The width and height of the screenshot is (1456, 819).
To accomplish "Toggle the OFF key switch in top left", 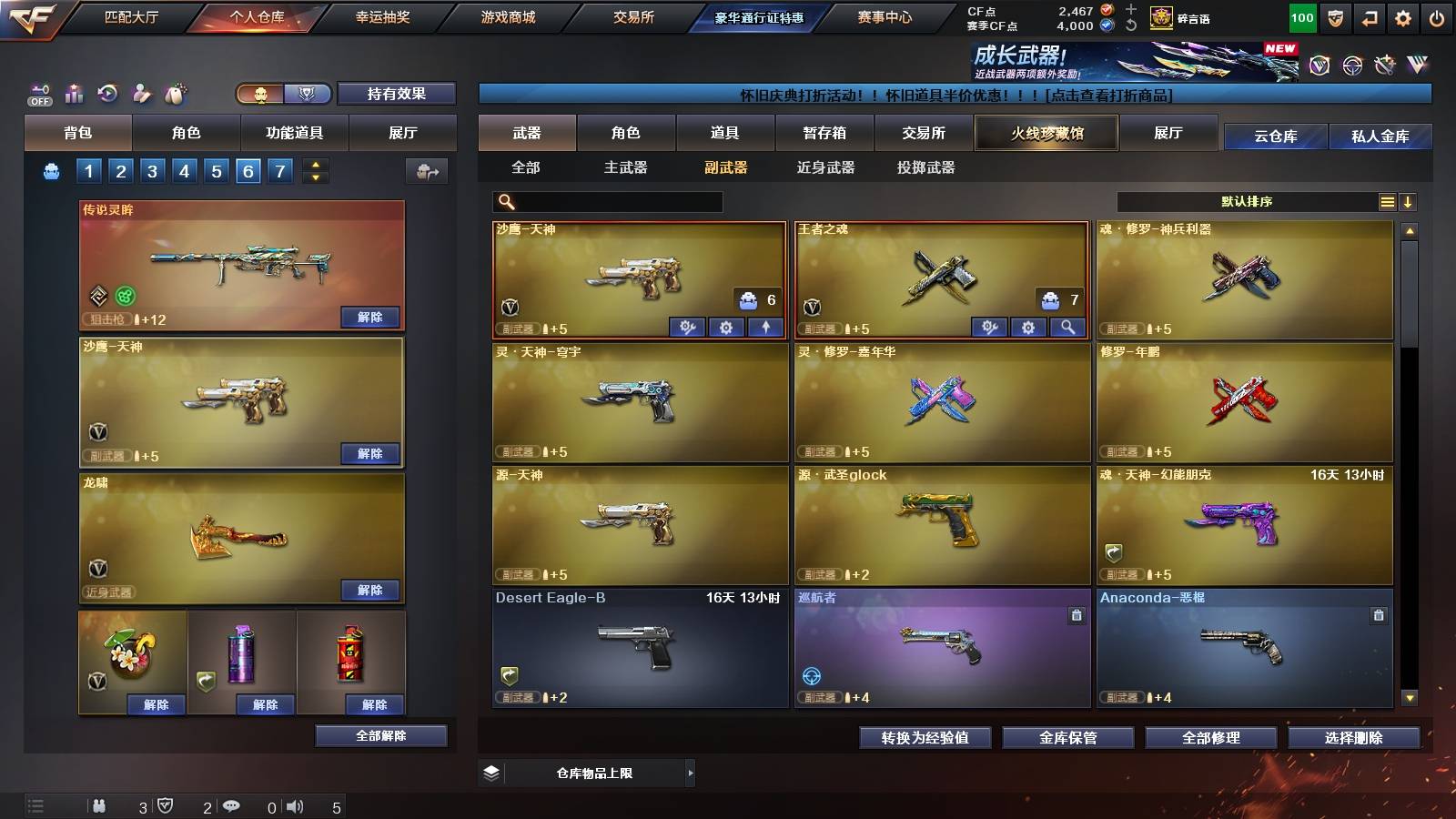I will pyautogui.click(x=38, y=94).
